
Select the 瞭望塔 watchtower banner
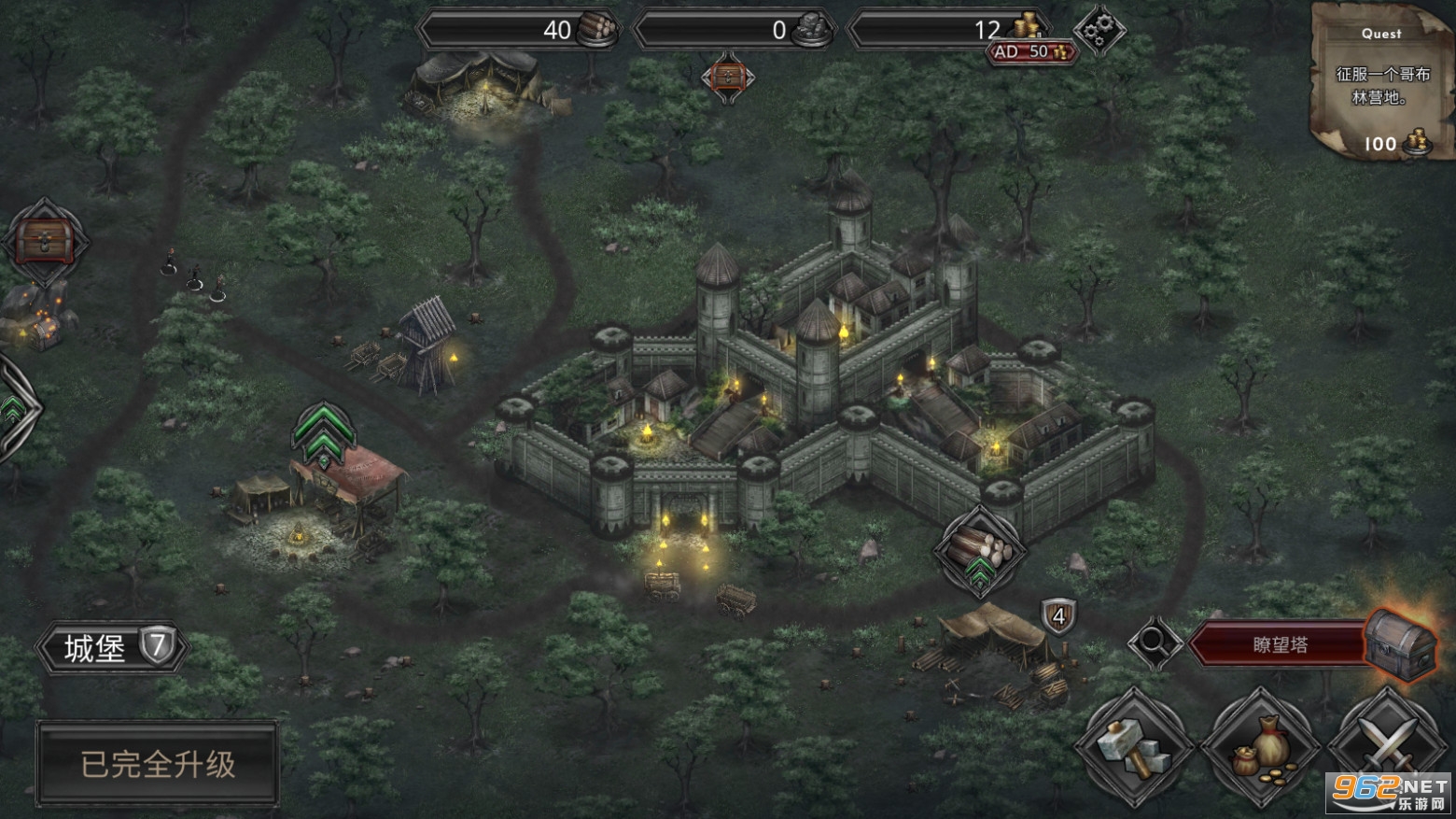click(1279, 644)
